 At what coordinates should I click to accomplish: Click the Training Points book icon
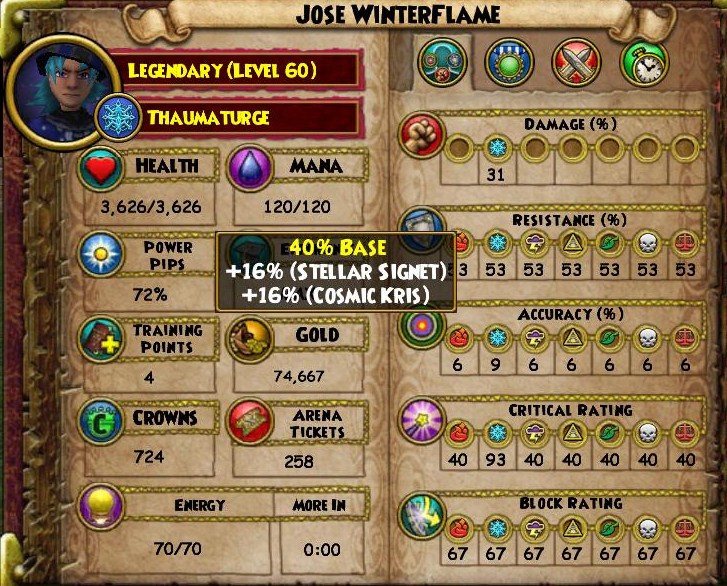(102, 337)
